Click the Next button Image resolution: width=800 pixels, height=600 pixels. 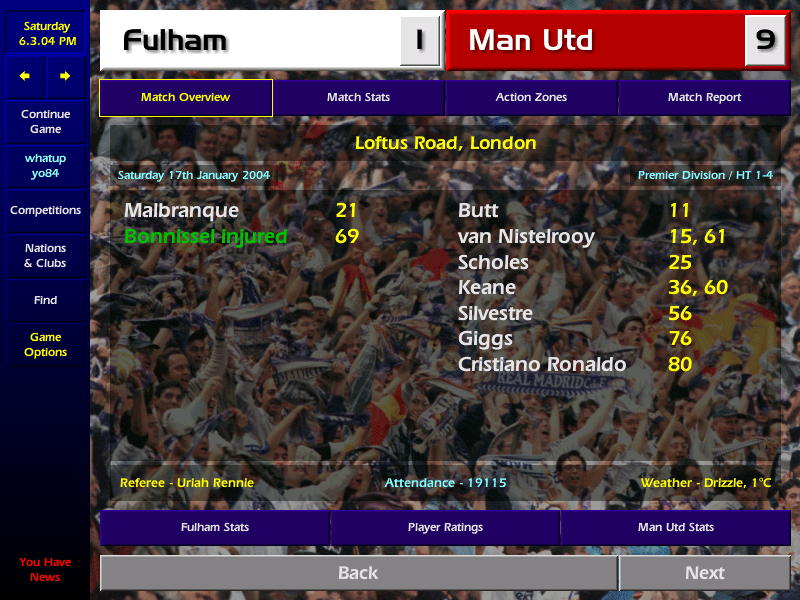[x=704, y=573]
